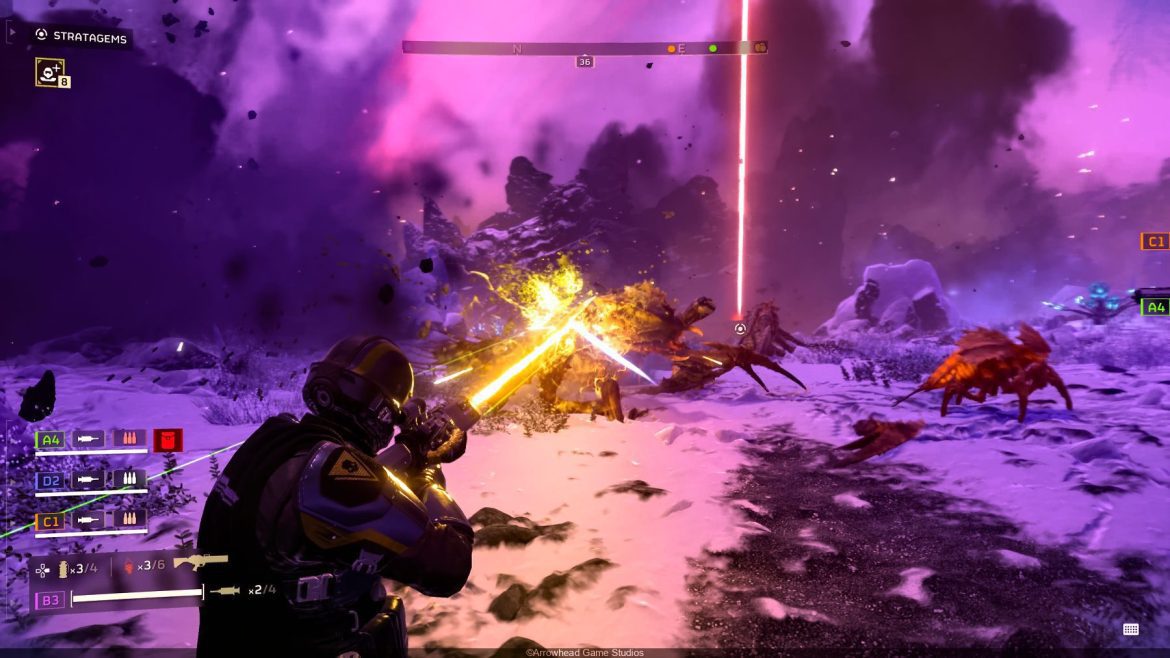Click the green A4 teammate marker at screen edge
The width and height of the screenshot is (1170, 658).
pos(1155,307)
